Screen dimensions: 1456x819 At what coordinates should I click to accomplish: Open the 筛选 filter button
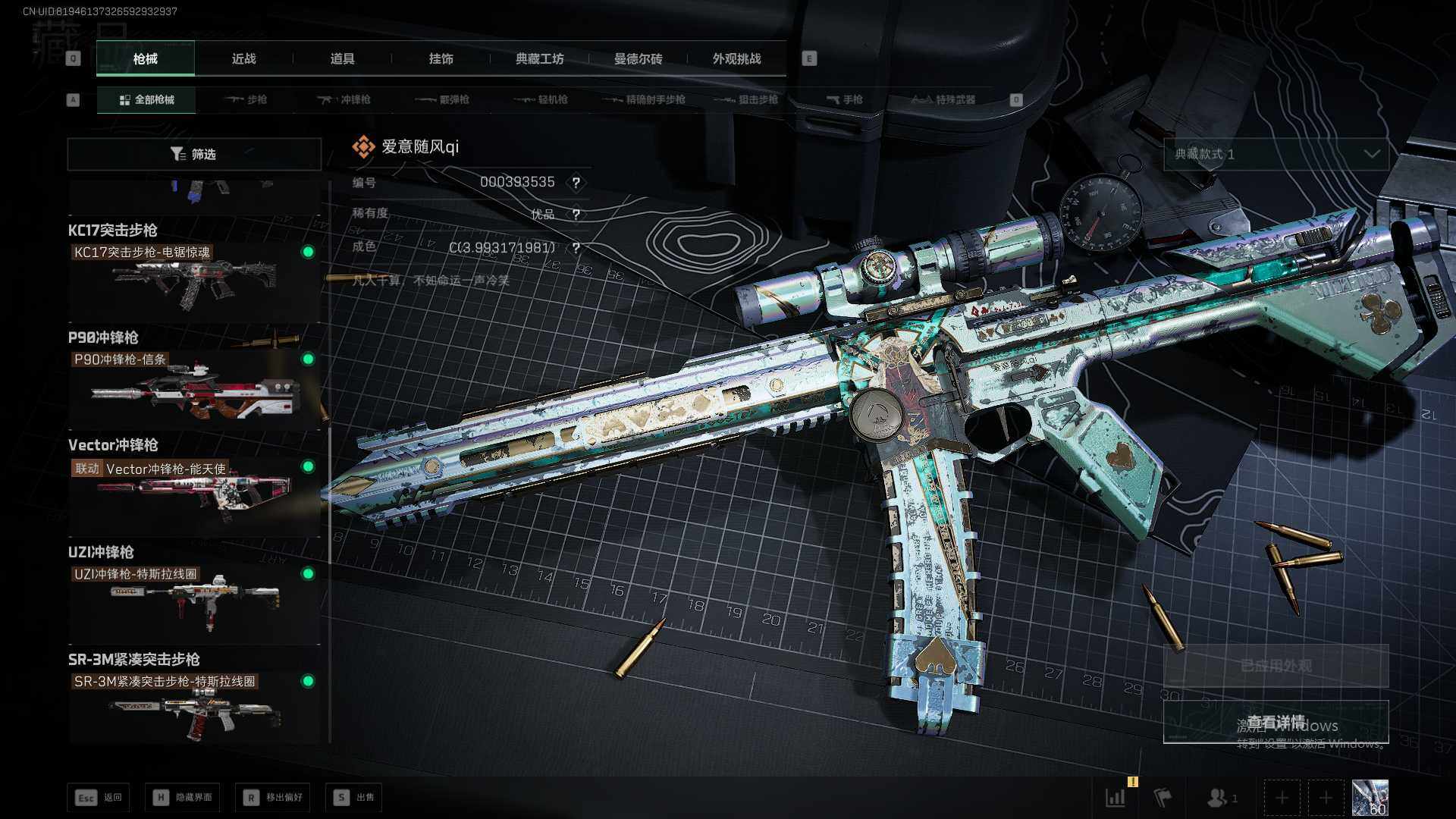(194, 154)
